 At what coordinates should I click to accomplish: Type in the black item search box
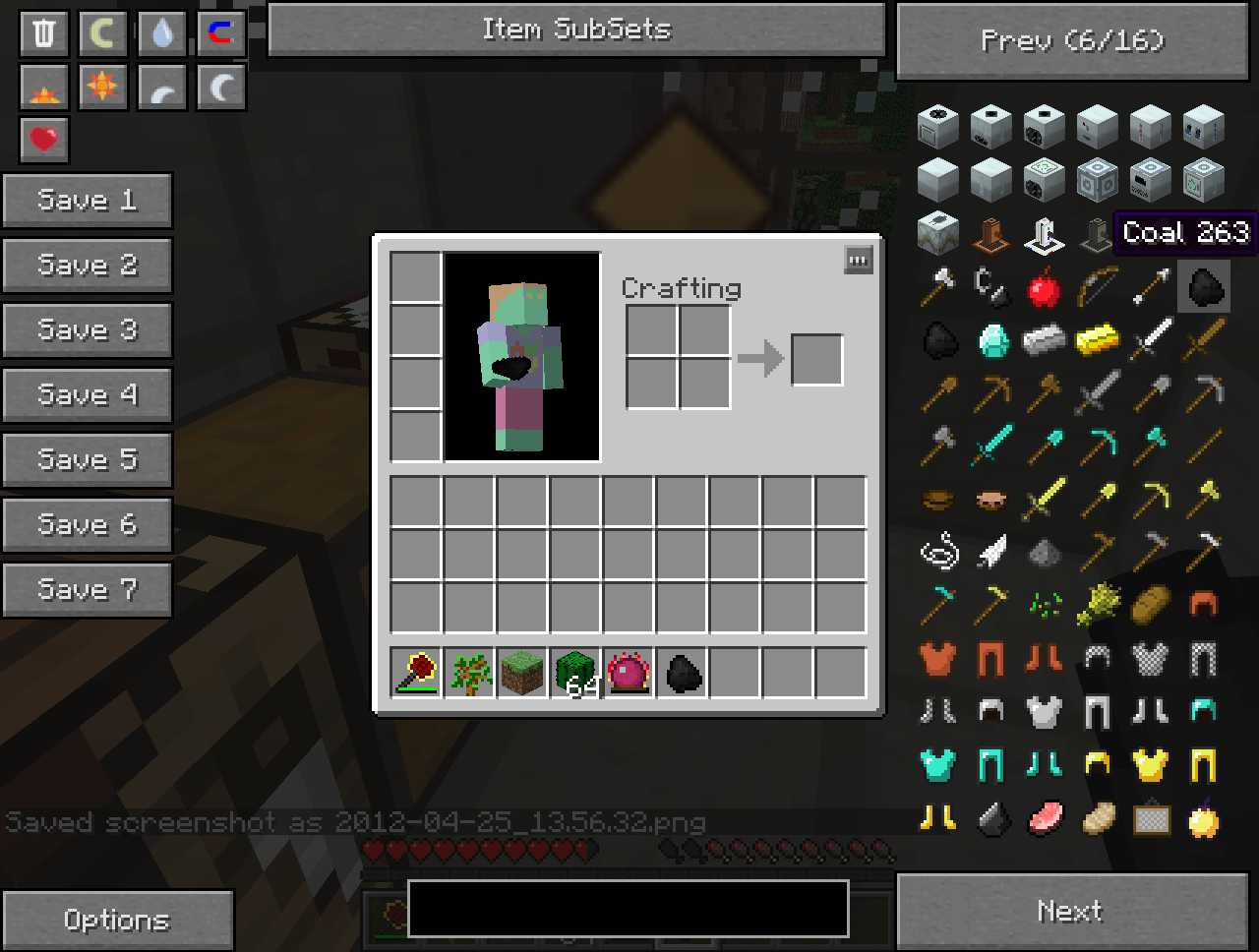[628, 909]
